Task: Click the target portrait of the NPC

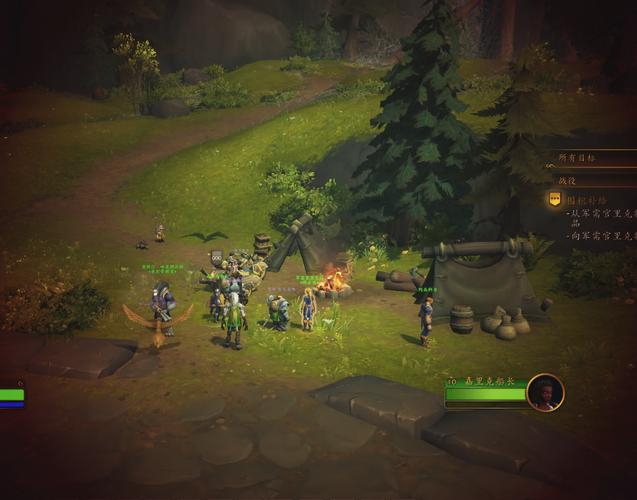Action: tap(545, 392)
